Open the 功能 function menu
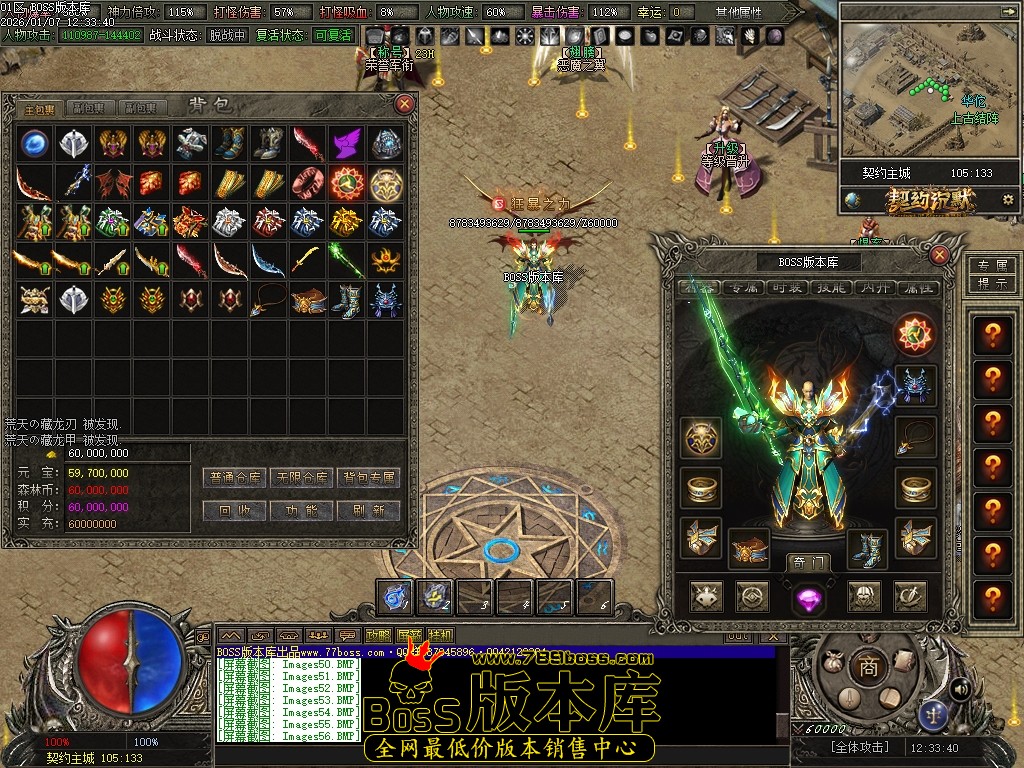1024x768 pixels. (302, 510)
